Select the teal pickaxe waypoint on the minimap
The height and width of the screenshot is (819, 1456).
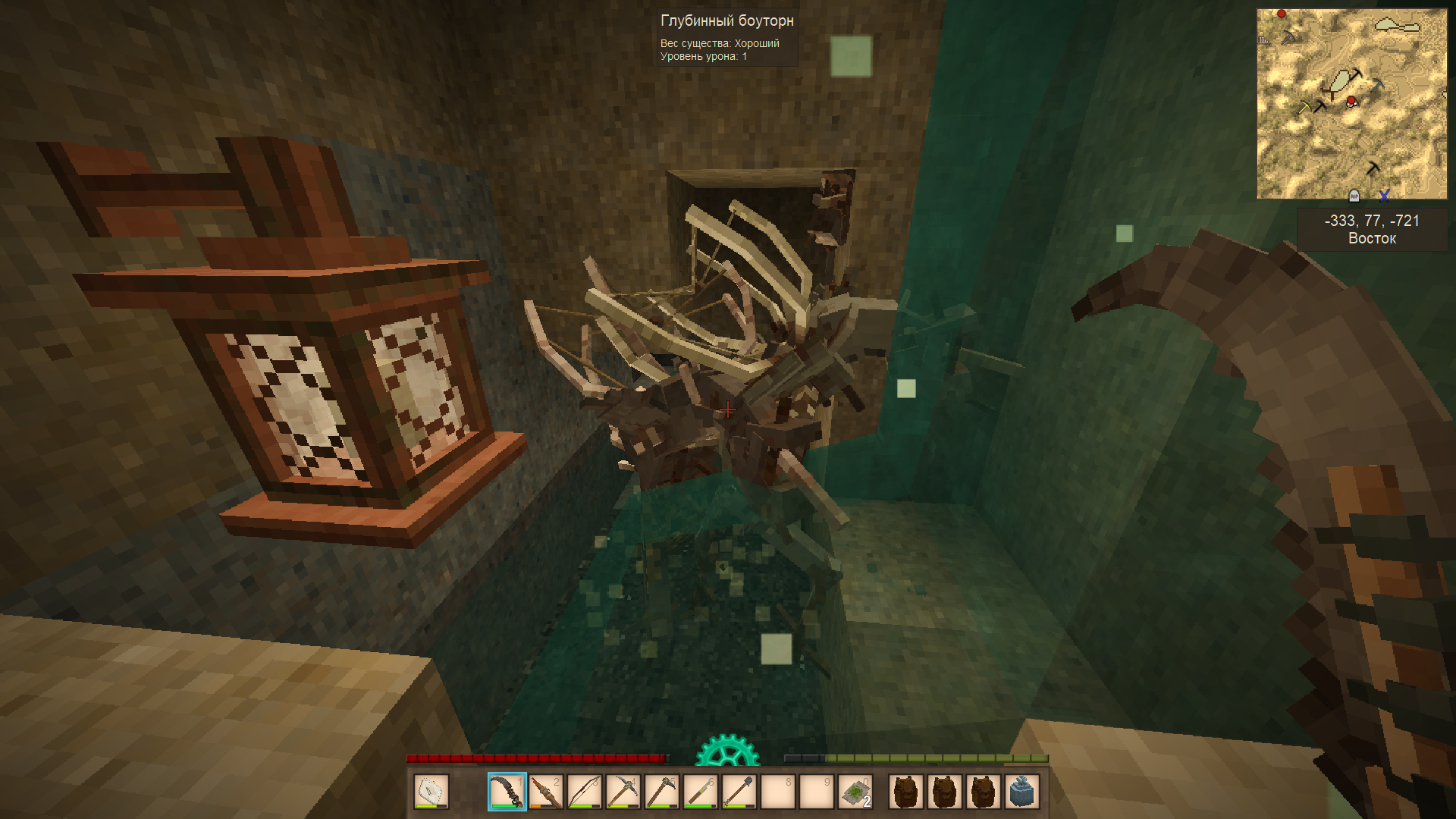1377,85
